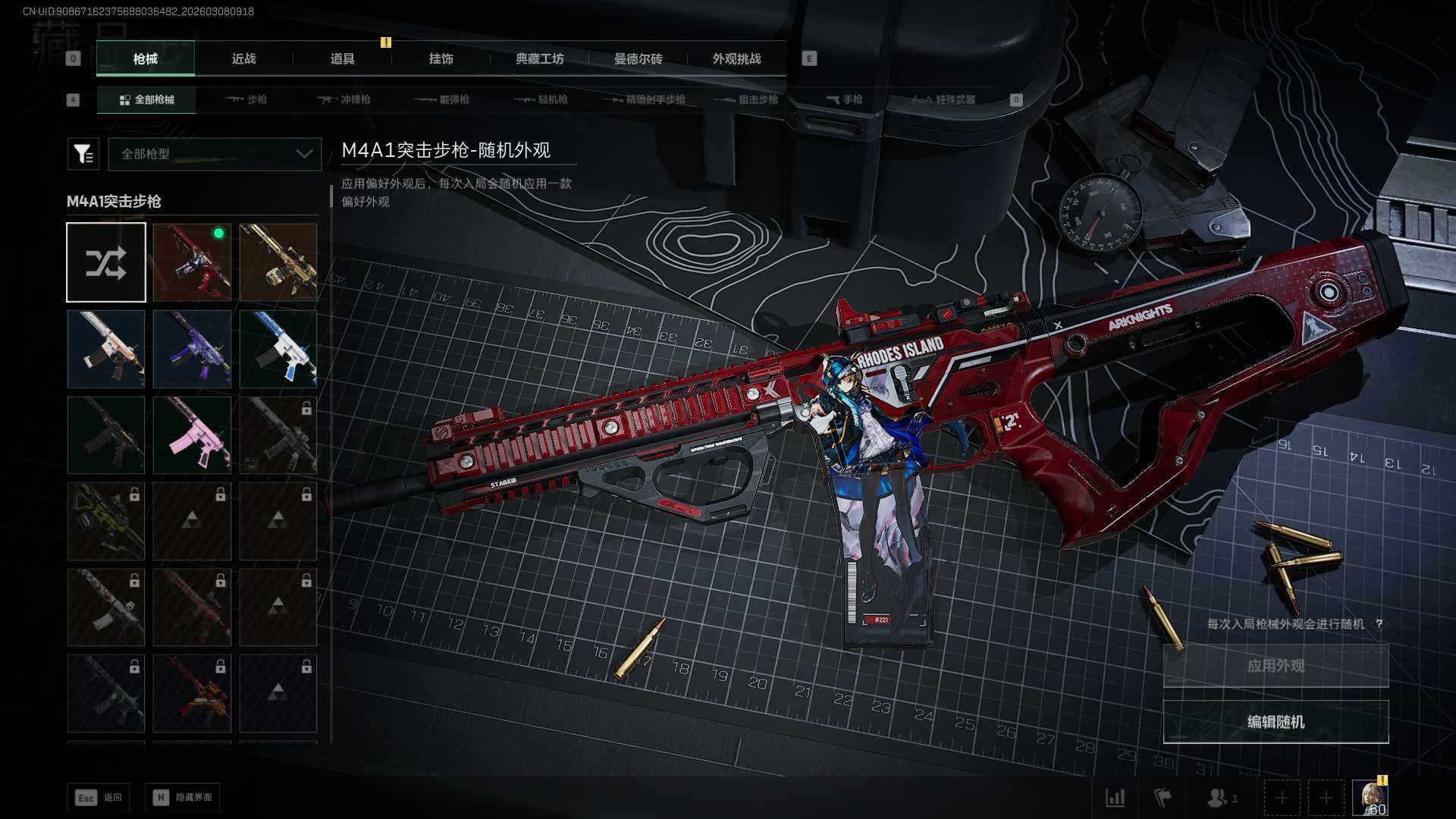Click the 编辑随机 edit random button
Image resolution: width=1456 pixels, height=819 pixels.
(x=1276, y=722)
